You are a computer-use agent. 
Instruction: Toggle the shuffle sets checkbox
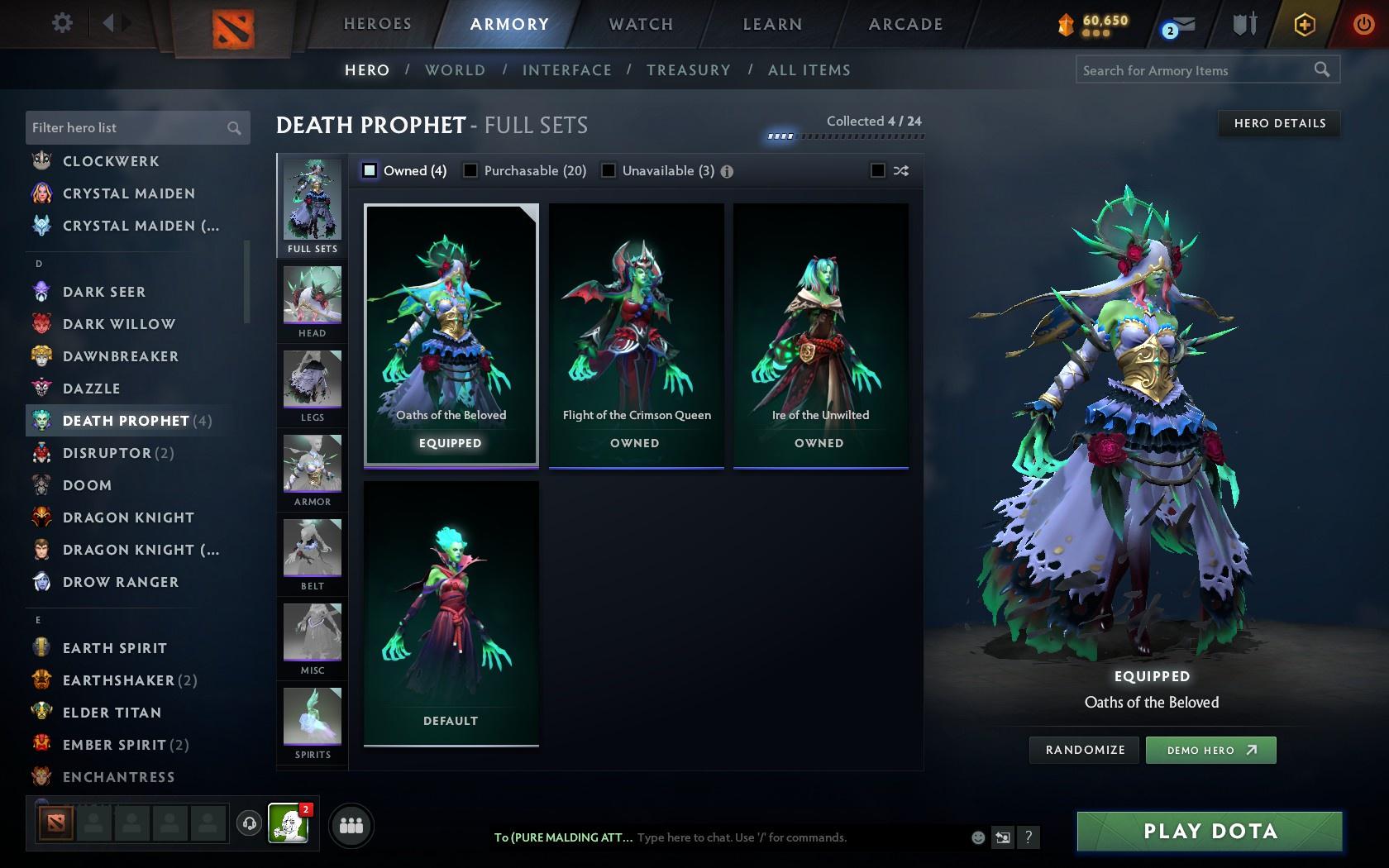(879, 170)
